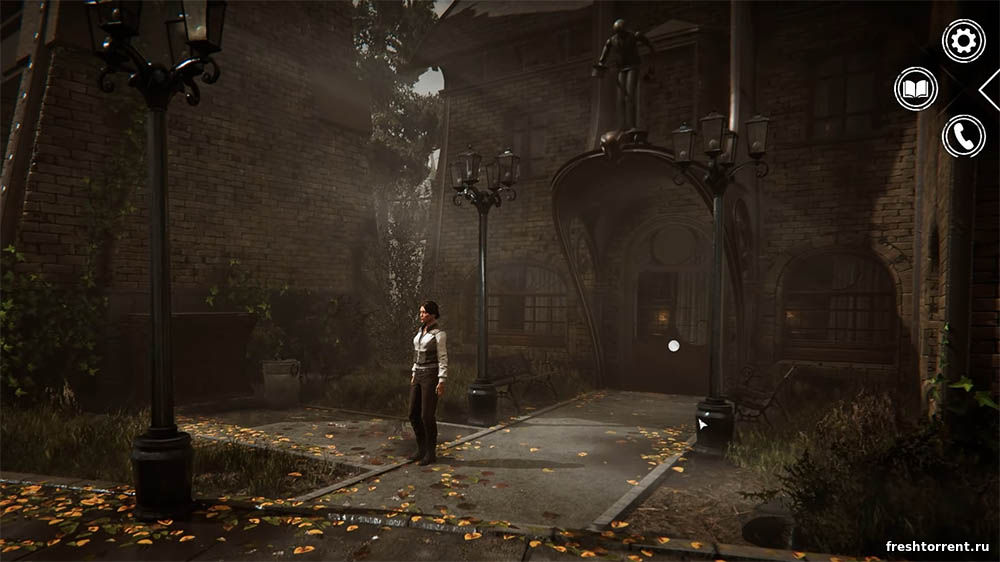The image size is (1000, 562).
Task: Open the settings gear icon
Action: click(x=963, y=41)
